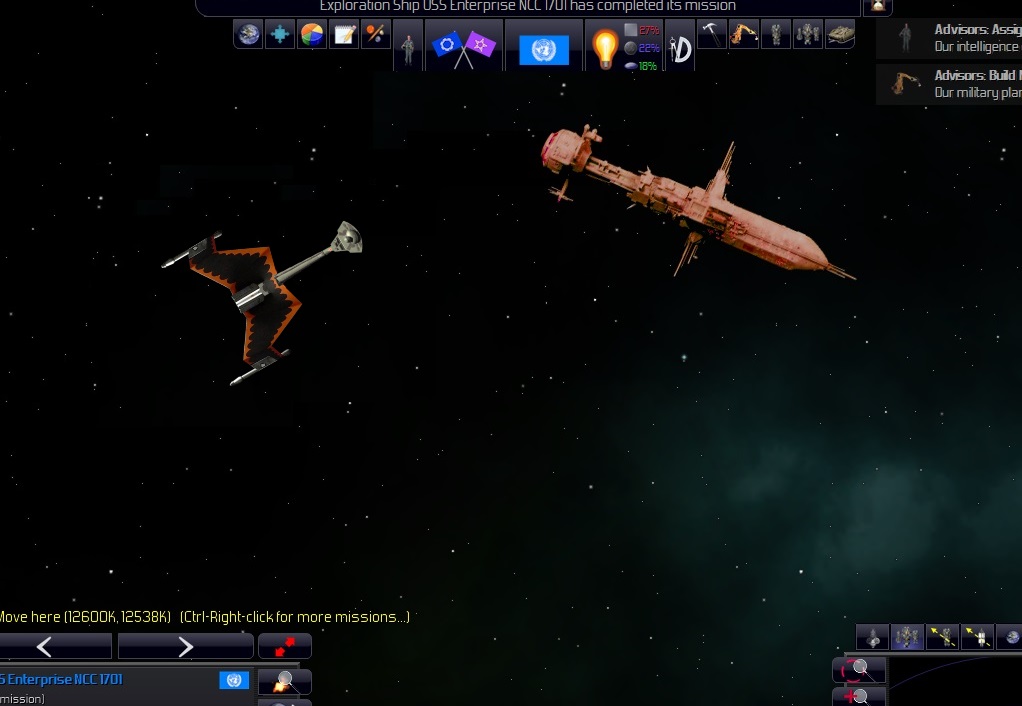Screen dimensions: 1022x706
Task: Click the blue cross toolbar icon
Action: (280, 35)
